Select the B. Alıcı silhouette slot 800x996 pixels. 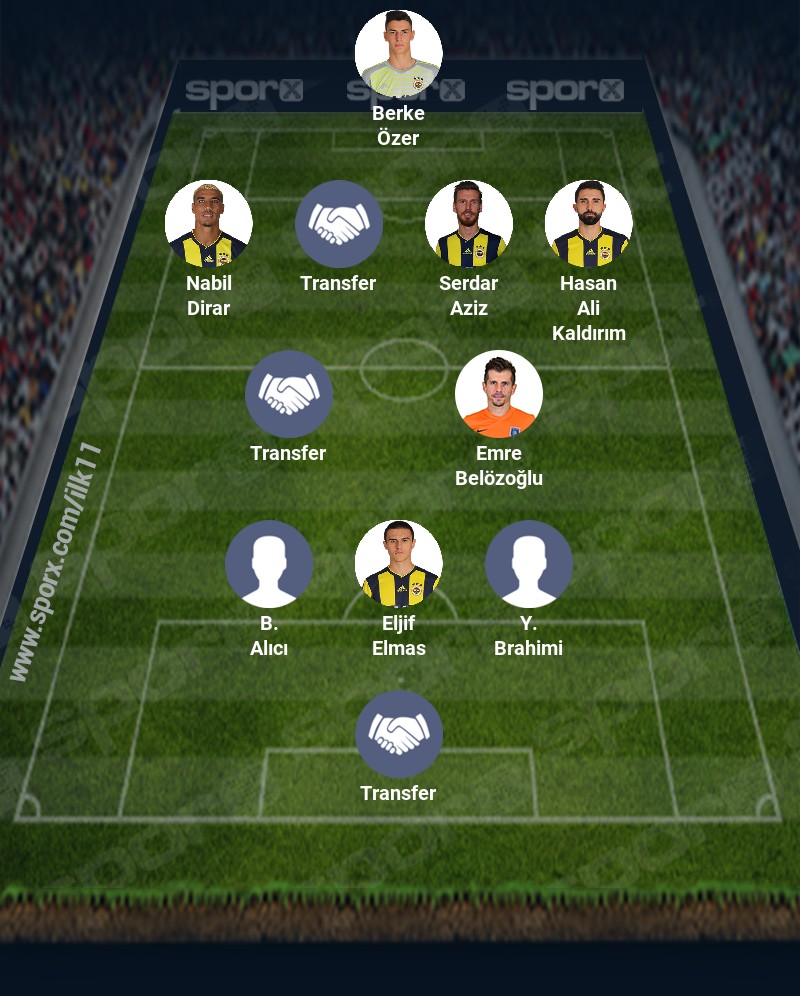tap(268, 564)
